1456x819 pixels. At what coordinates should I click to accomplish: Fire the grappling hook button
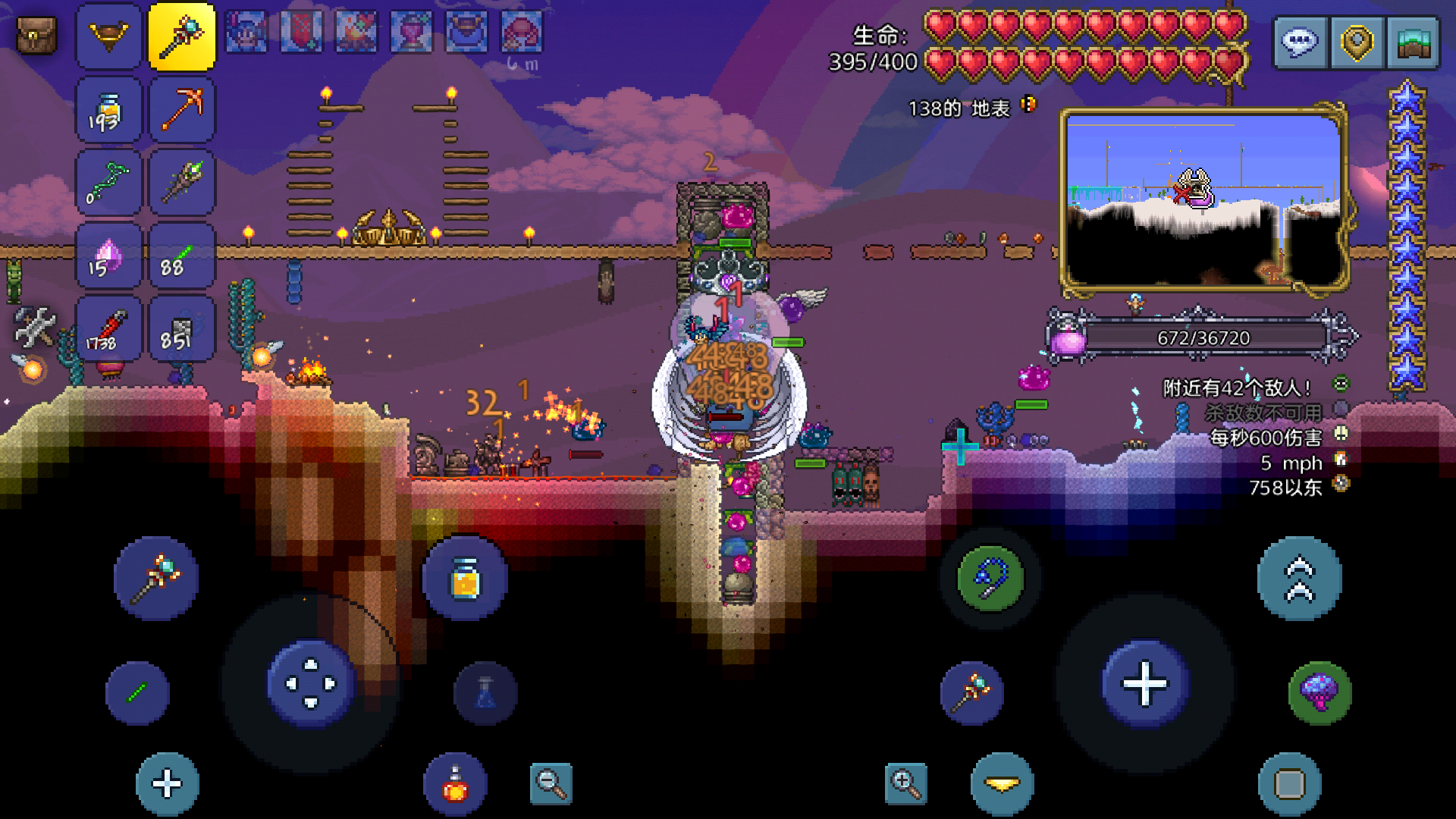(990, 579)
